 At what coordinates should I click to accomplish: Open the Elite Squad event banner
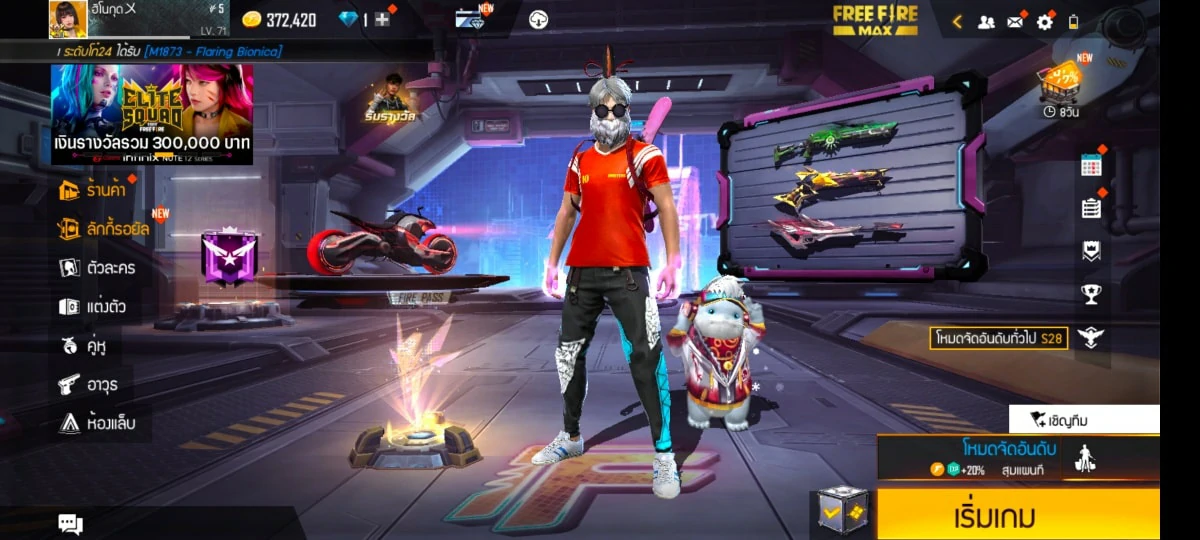[x=152, y=113]
